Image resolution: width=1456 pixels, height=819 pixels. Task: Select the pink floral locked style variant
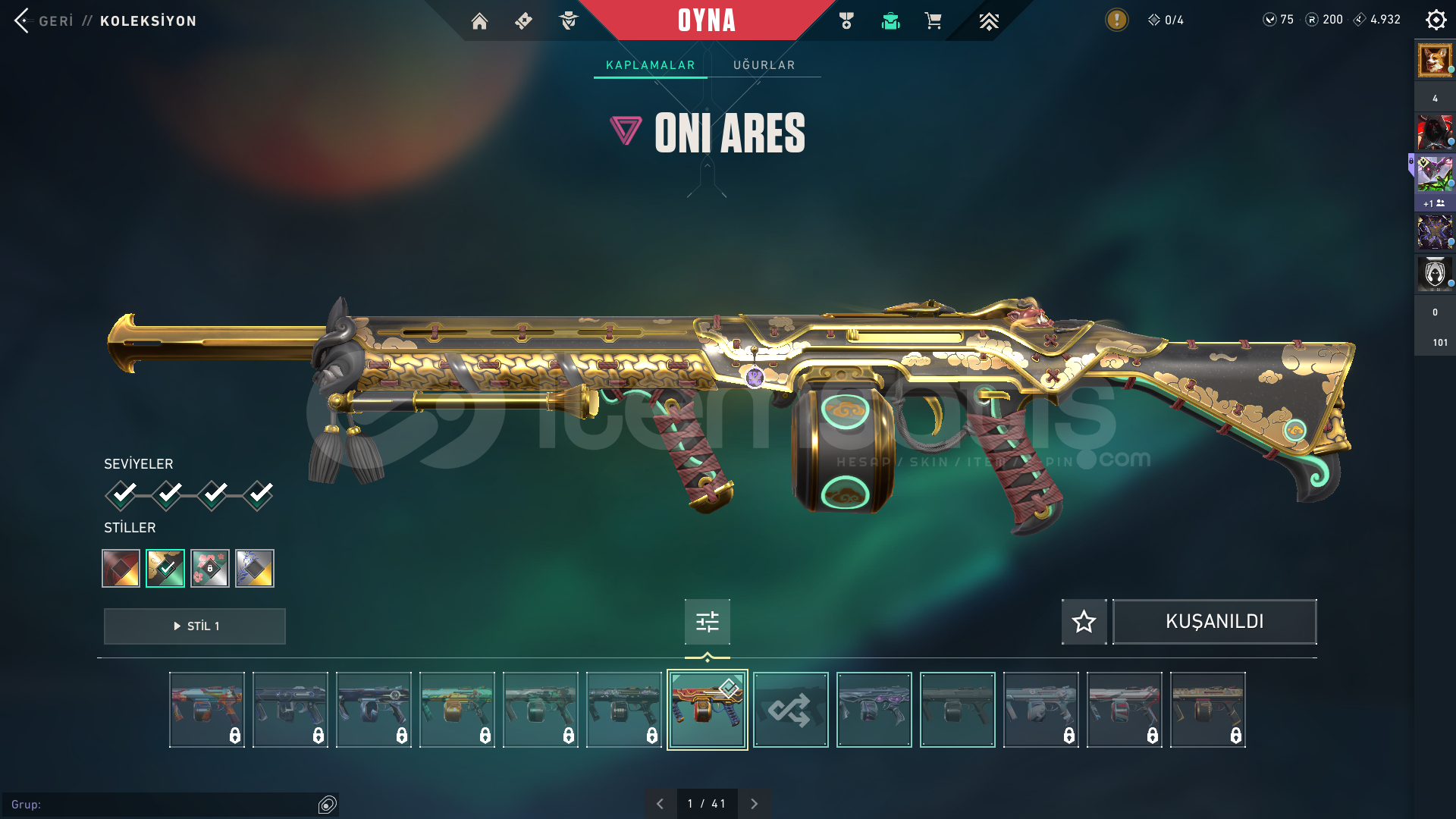click(210, 568)
